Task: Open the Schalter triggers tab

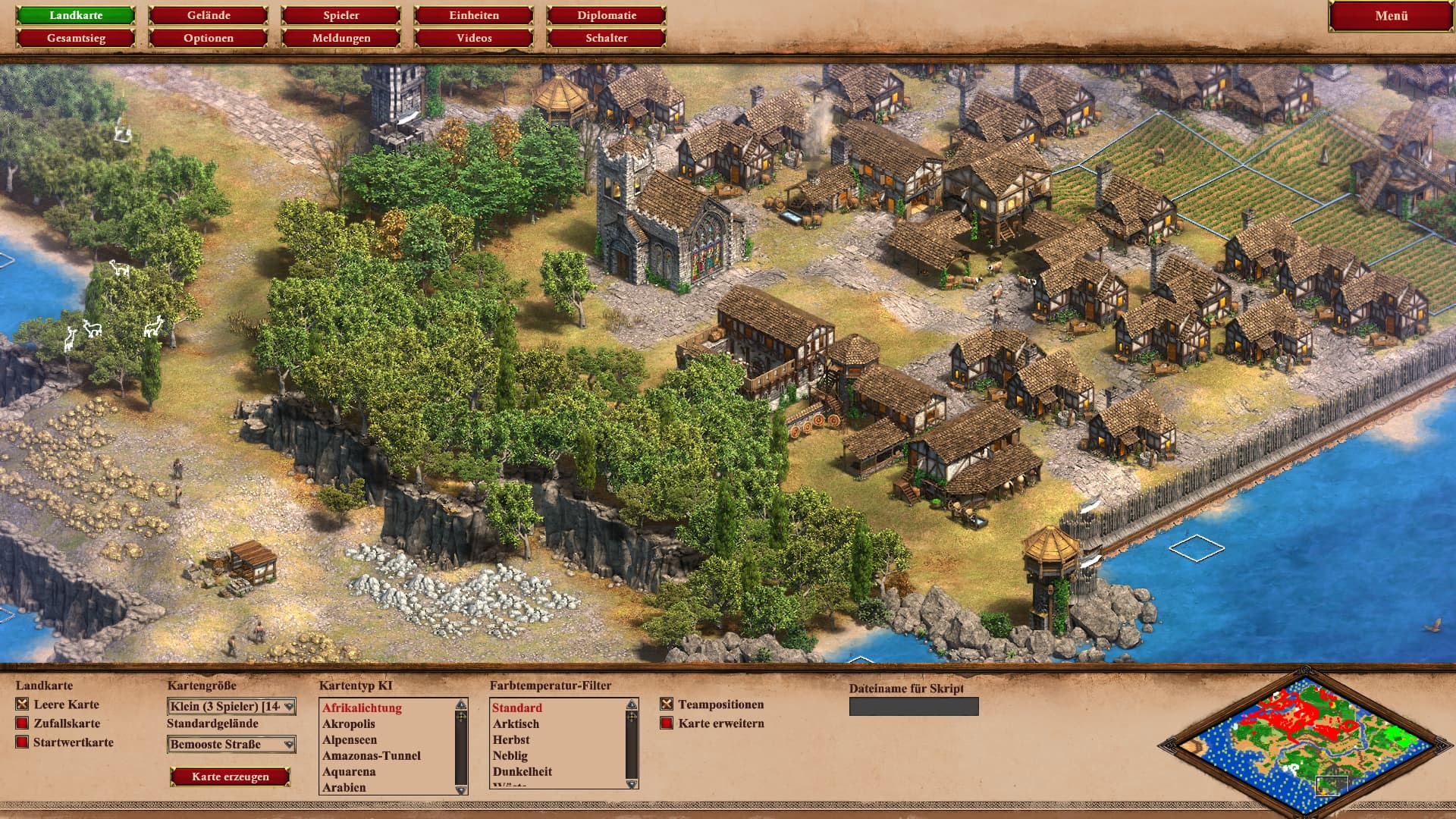Action: point(607,38)
